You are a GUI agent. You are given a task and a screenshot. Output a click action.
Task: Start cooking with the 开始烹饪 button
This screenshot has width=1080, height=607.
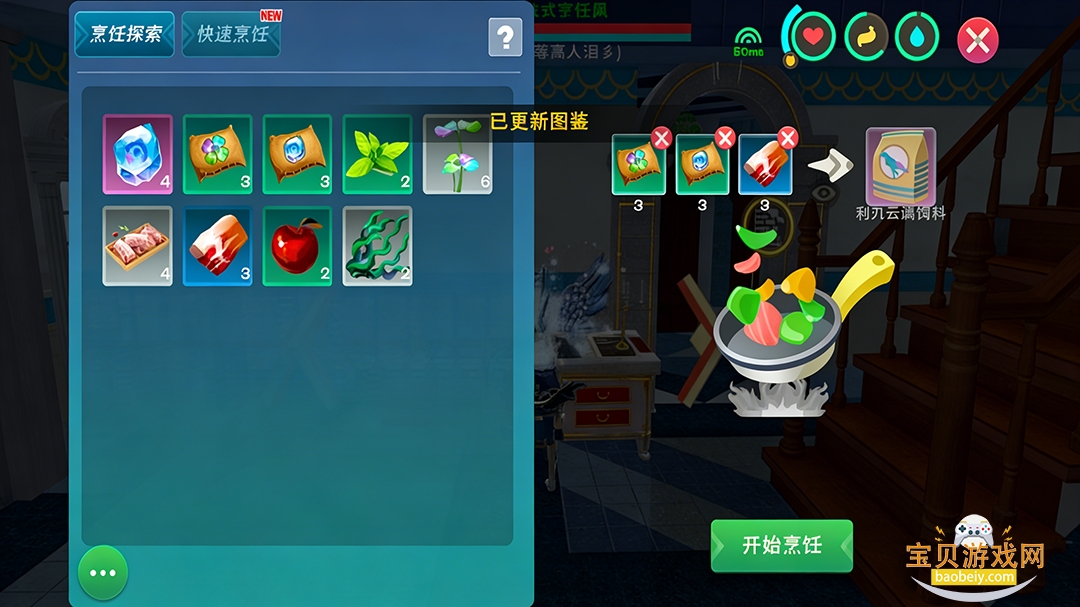point(782,546)
